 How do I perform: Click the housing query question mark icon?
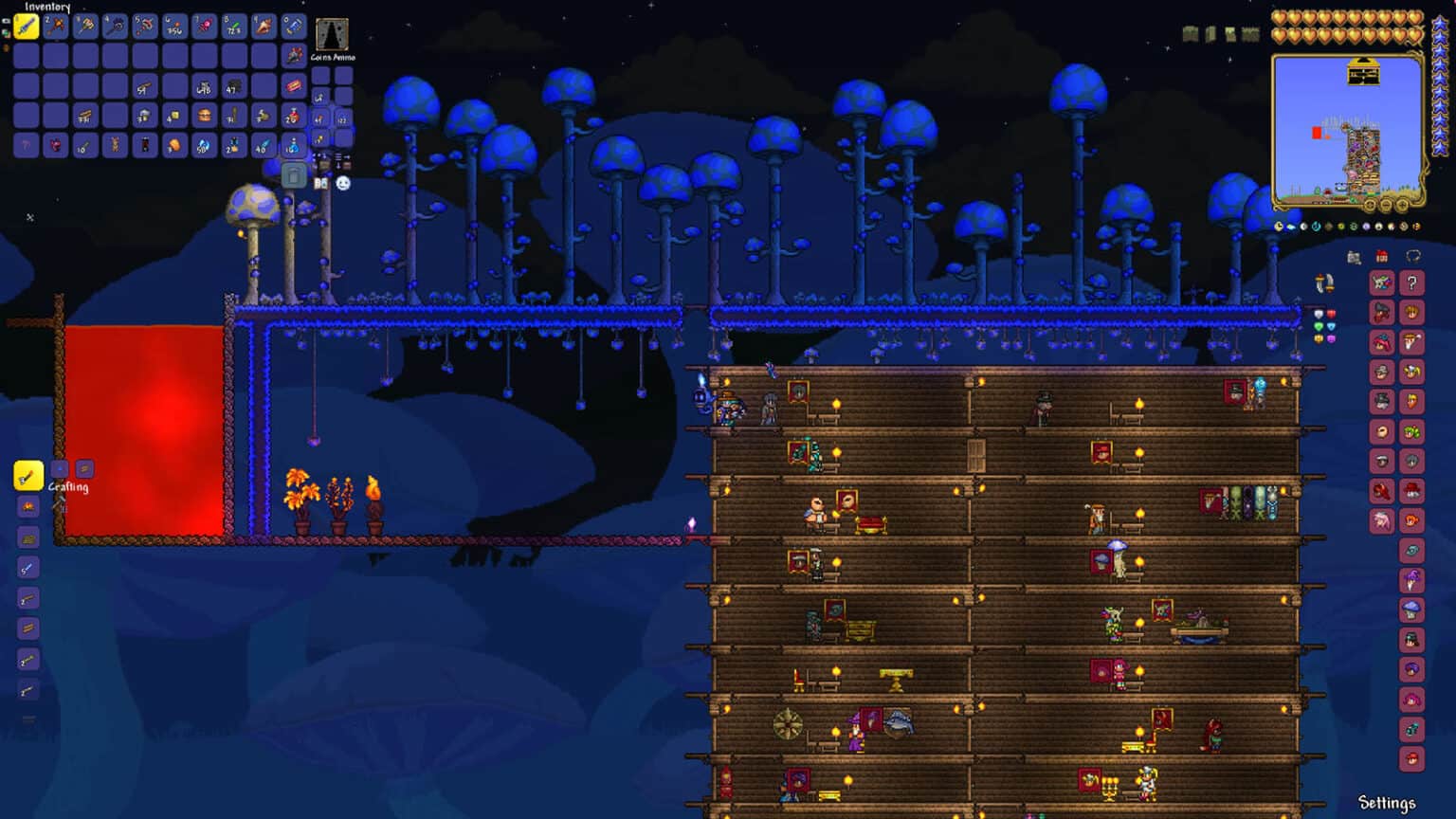pos(1411,282)
